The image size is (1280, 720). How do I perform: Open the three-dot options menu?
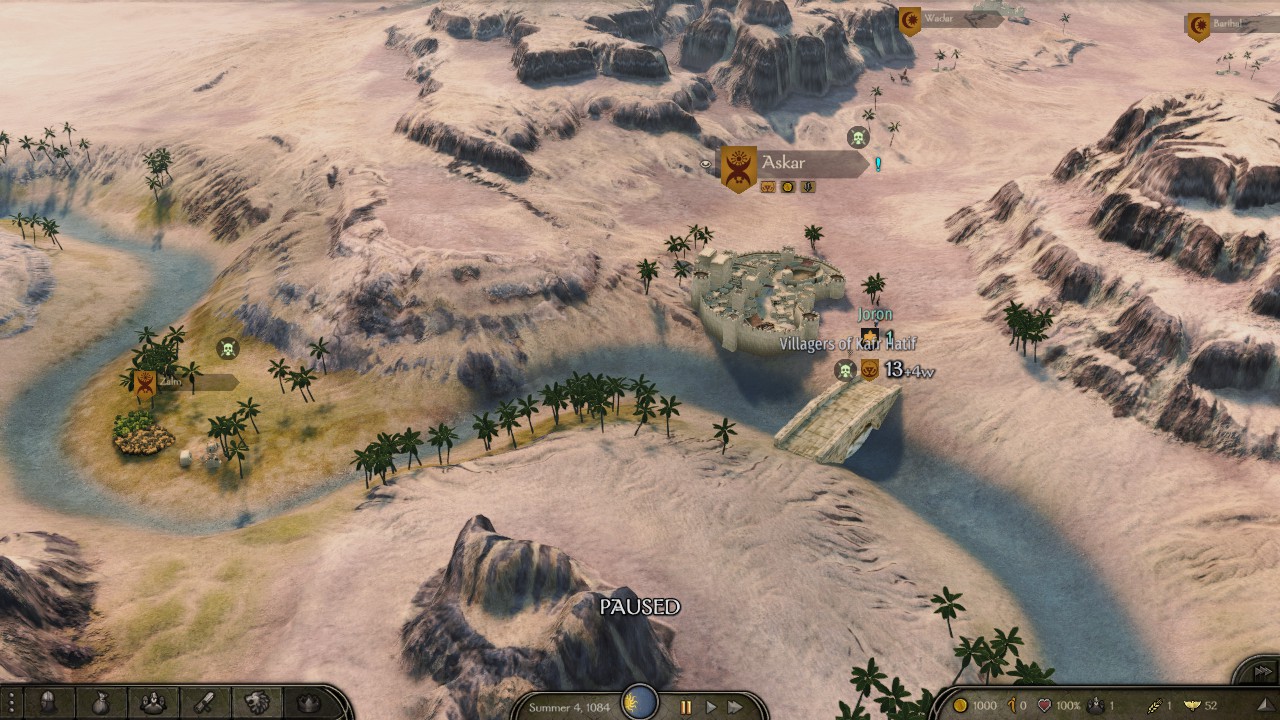10,703
